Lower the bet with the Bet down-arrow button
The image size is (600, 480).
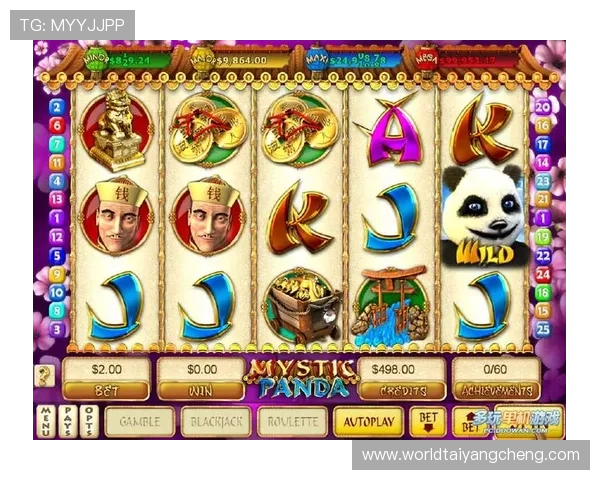[x=428, y=421]
